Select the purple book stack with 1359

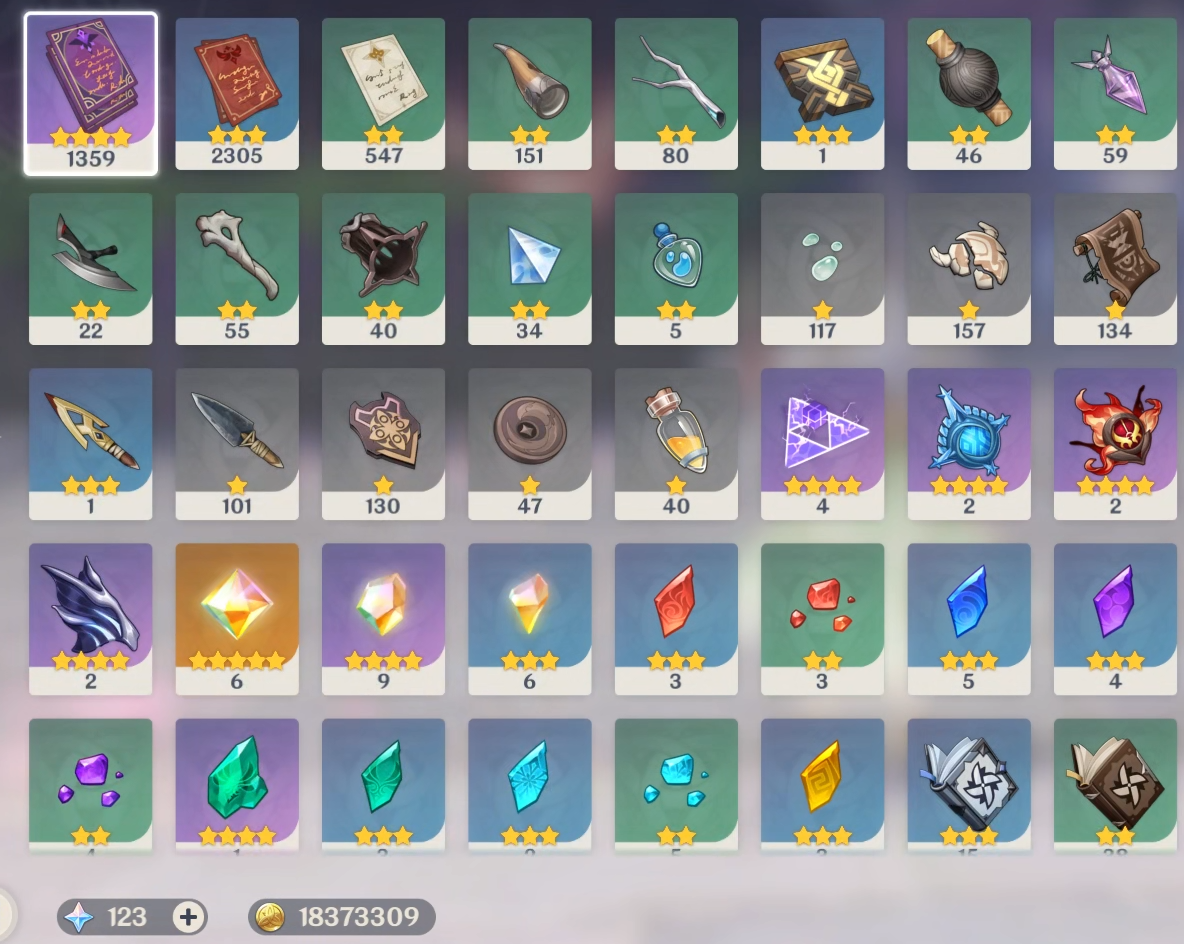[90, 92]
